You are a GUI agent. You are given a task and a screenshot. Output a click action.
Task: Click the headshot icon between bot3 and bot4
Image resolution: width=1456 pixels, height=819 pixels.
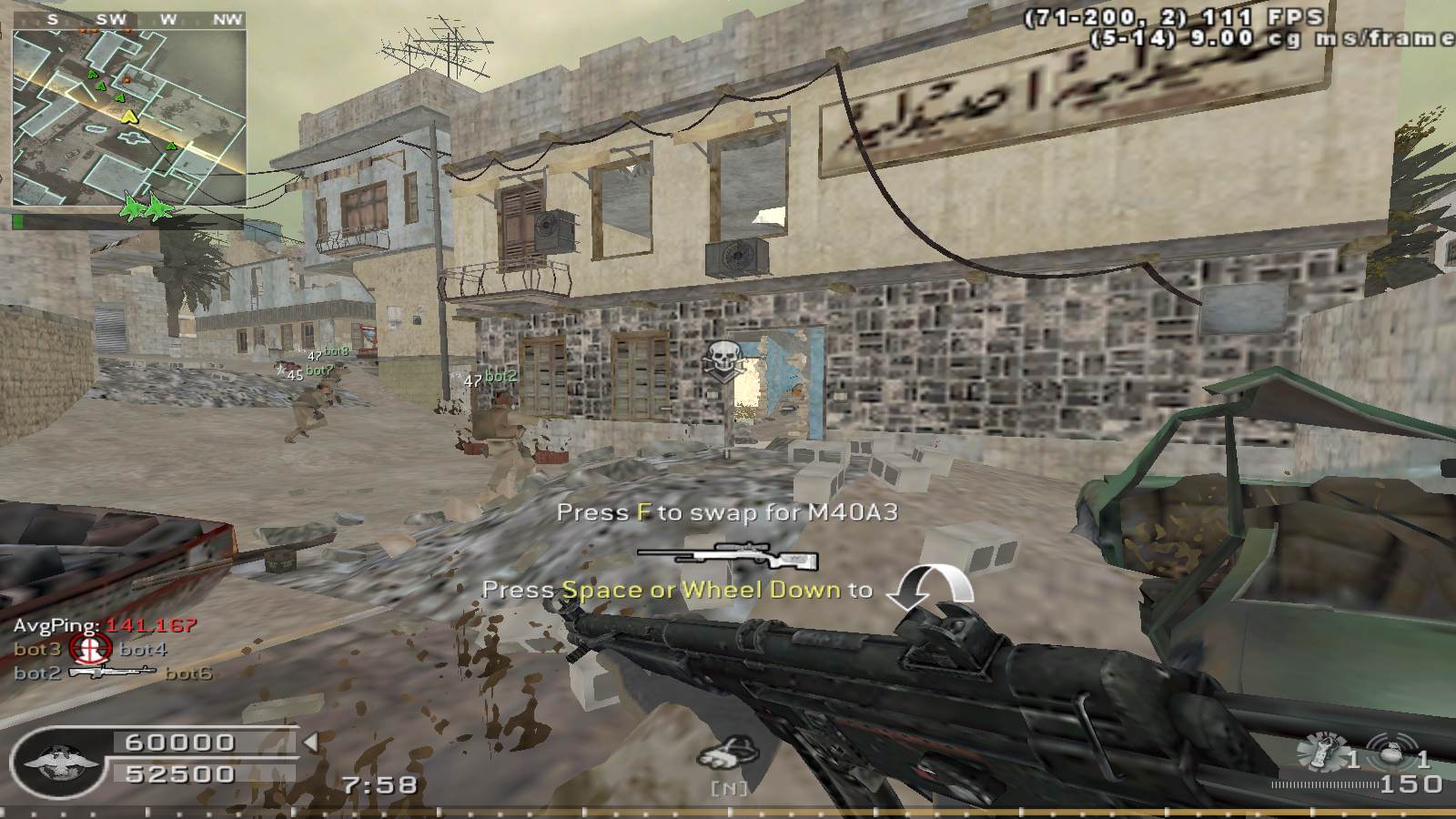click(x=90, y=648)
